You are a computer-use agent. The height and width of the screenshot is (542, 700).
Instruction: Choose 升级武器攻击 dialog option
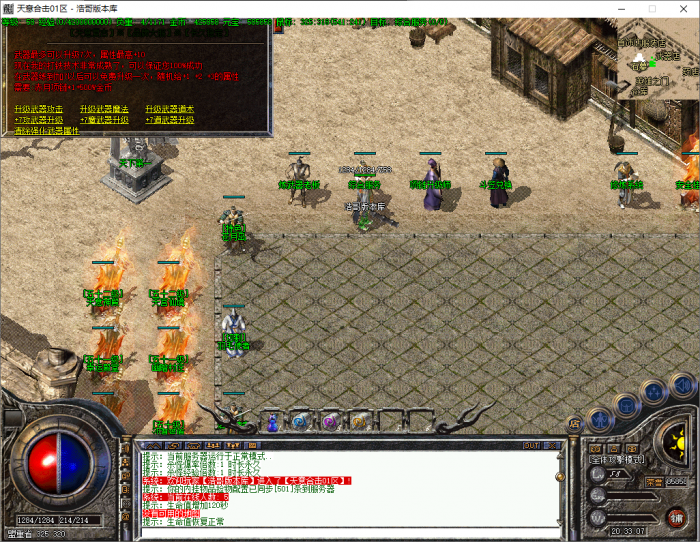click(x=39, y=109)
